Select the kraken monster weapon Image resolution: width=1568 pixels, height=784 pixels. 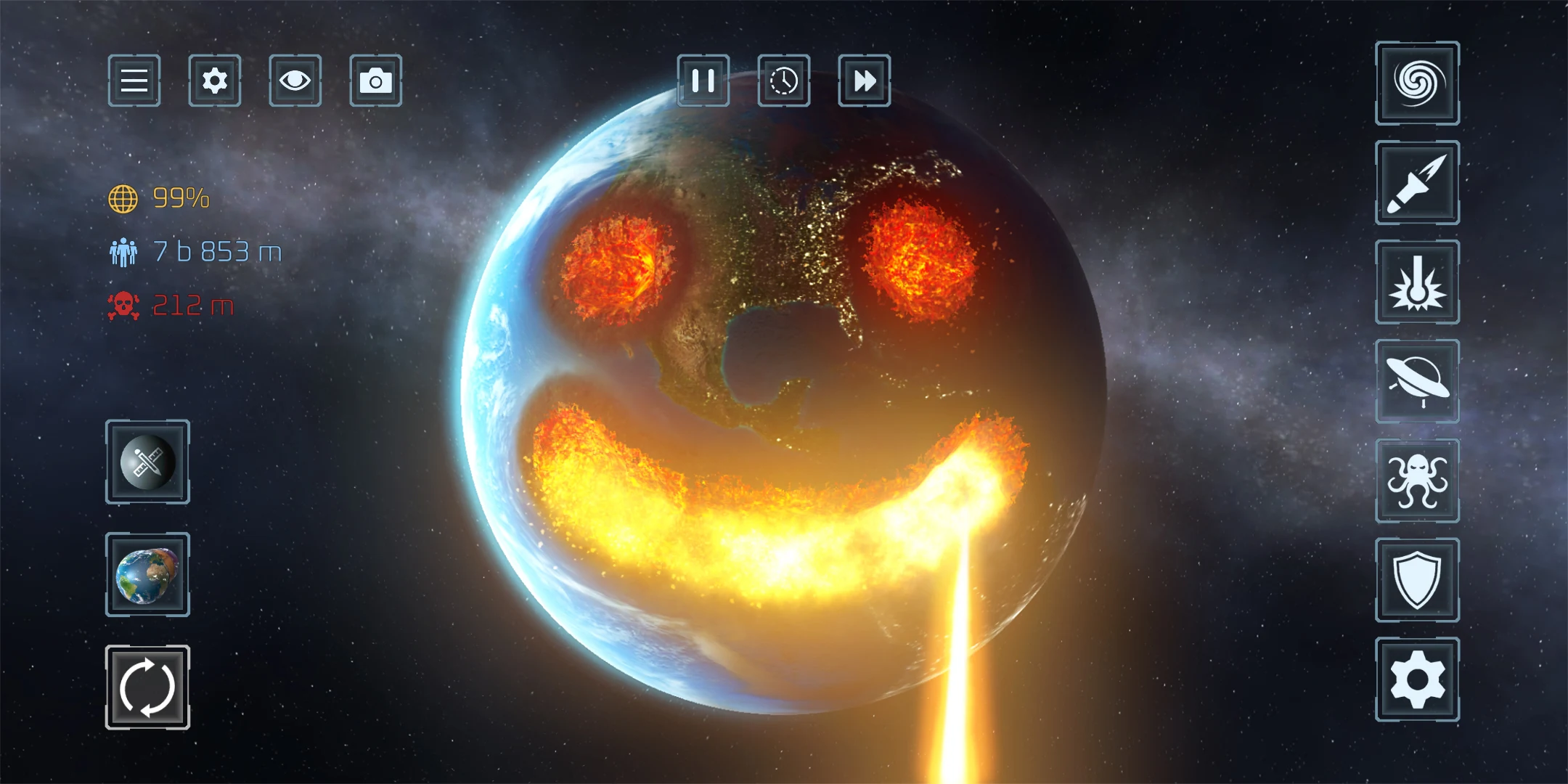pyautogui.click(x=1417, y=479)
